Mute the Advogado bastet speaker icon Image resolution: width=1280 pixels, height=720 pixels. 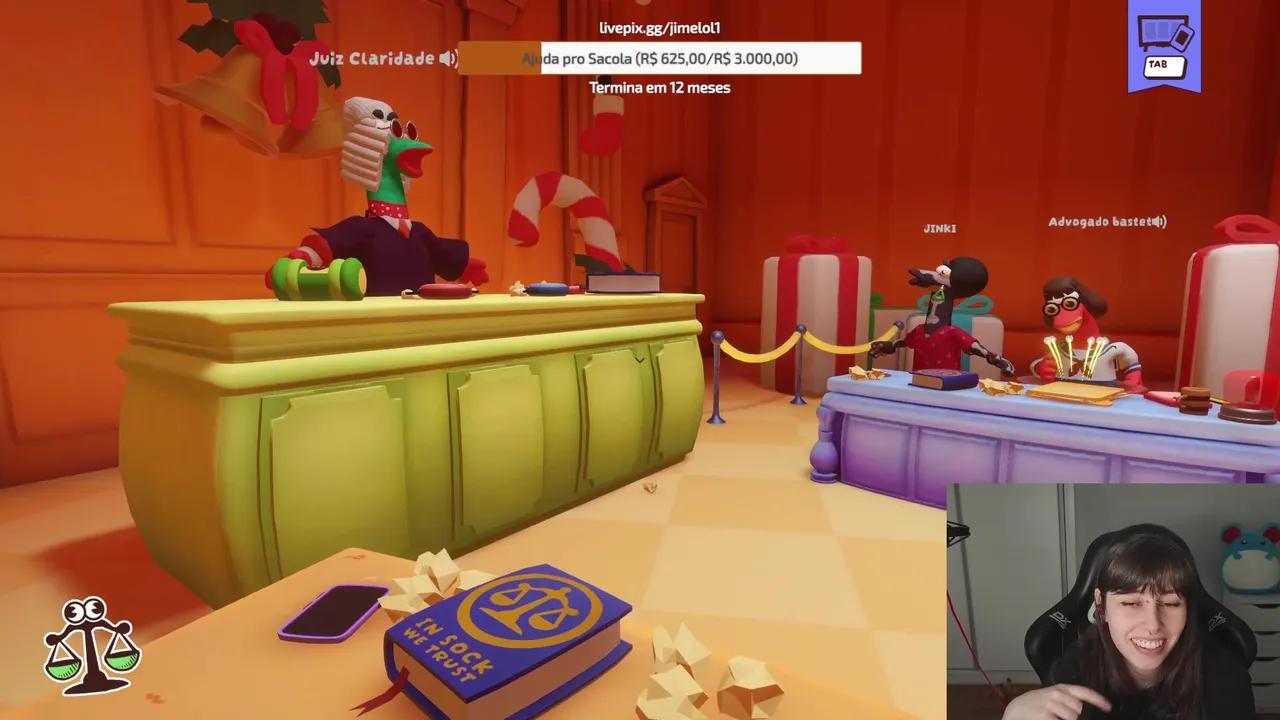tap(1158, 222)
